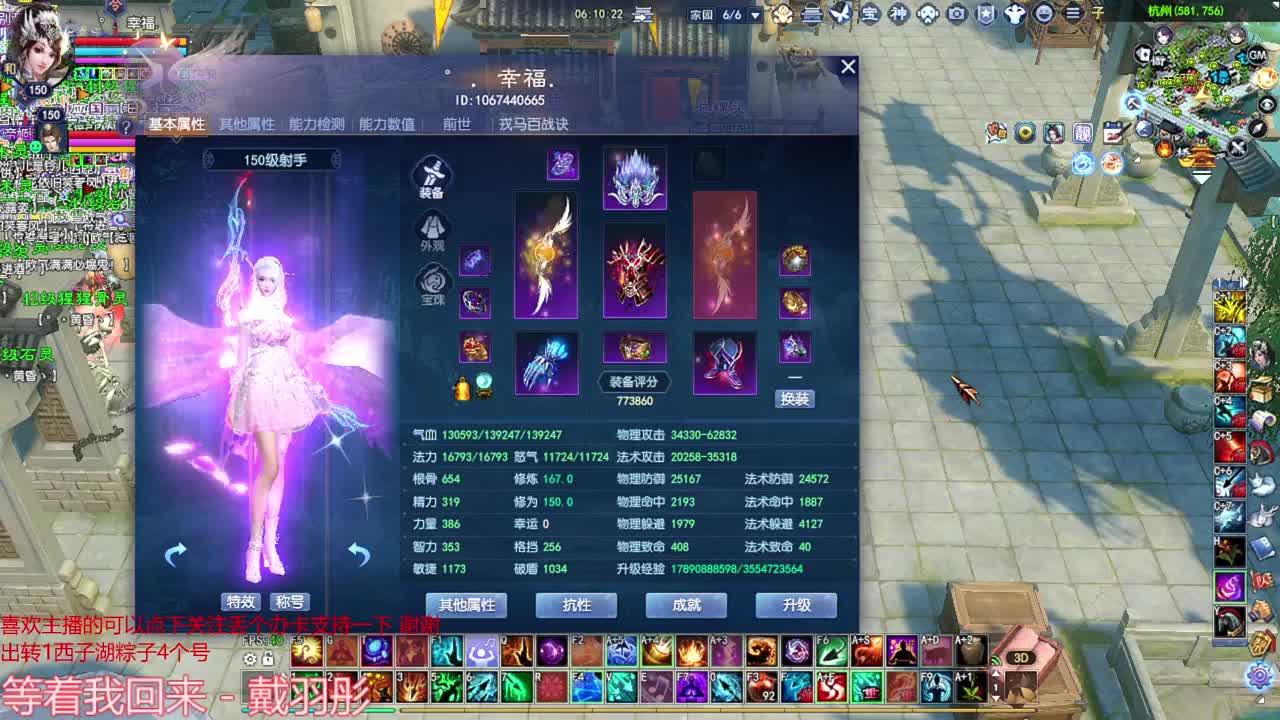Screen dimensions: 1280x720
Task: Select the 装备 (Equipment) panel icon
Action: pyautogui.click(x=435, y=176)
